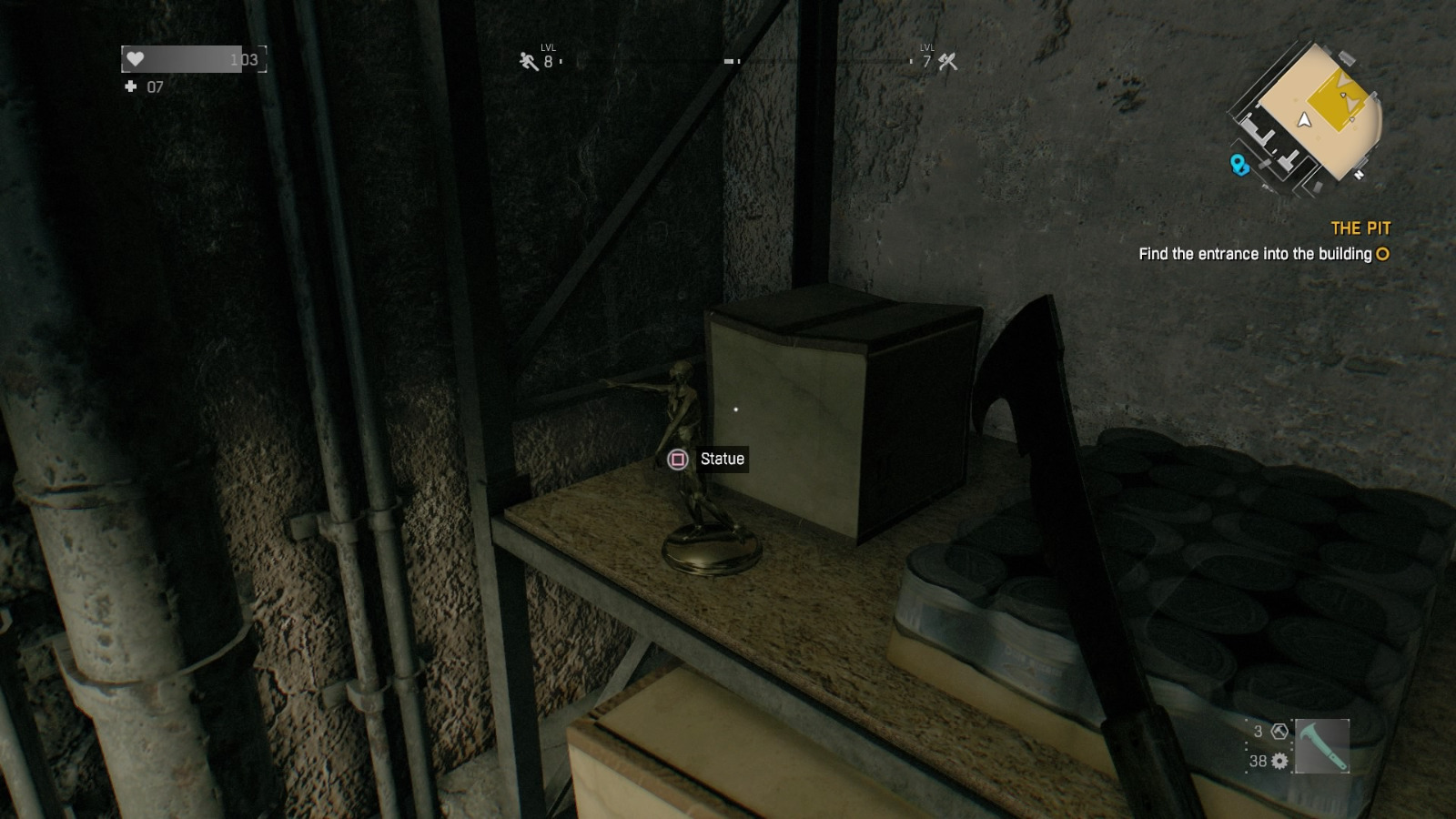Click the heart icon on the health bar
Screen dimensions: 1456x819
tap(135, 59)
